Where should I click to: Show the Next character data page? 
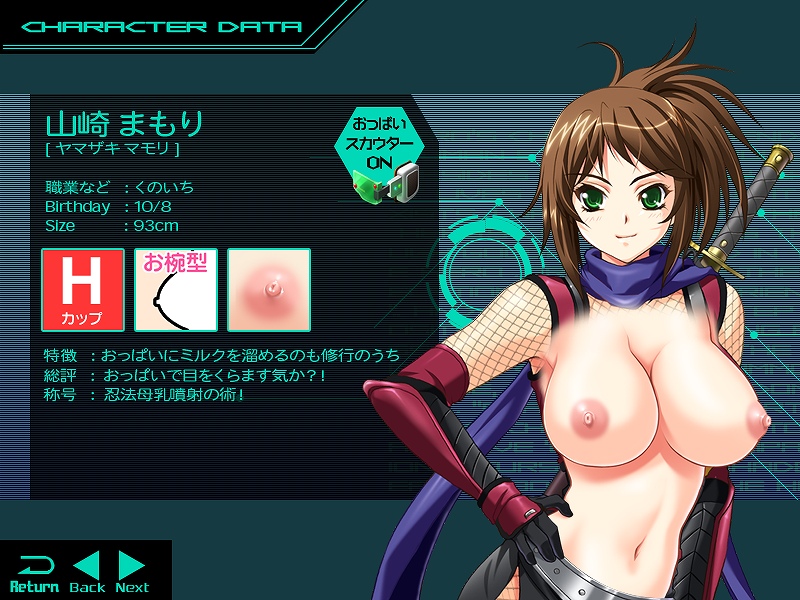(132, 573)
